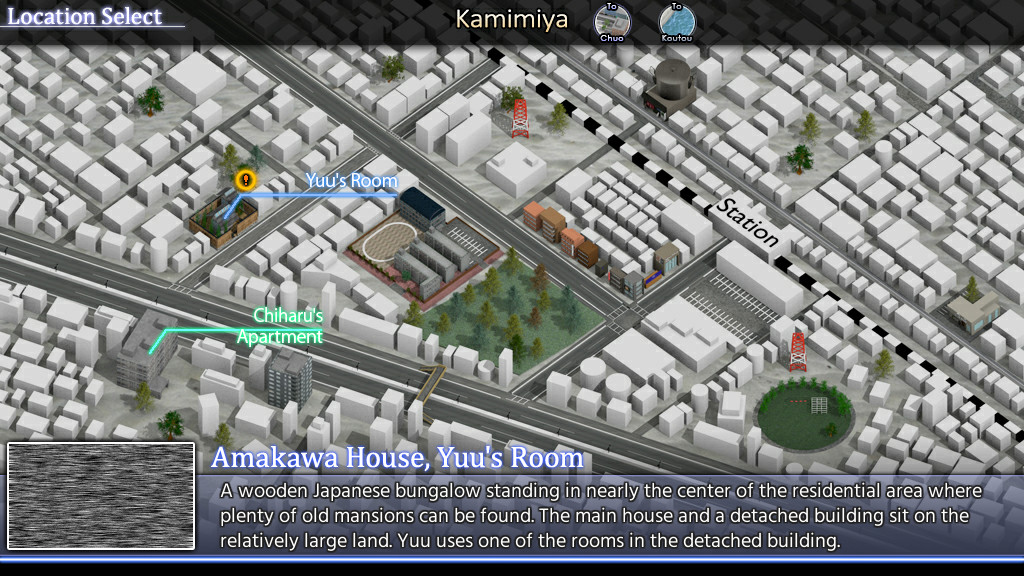Viewport: 1024px width, 576px height.
Task: Select the Yuu's Room location label
Action: pyautogui.click(x=351, y=181)
